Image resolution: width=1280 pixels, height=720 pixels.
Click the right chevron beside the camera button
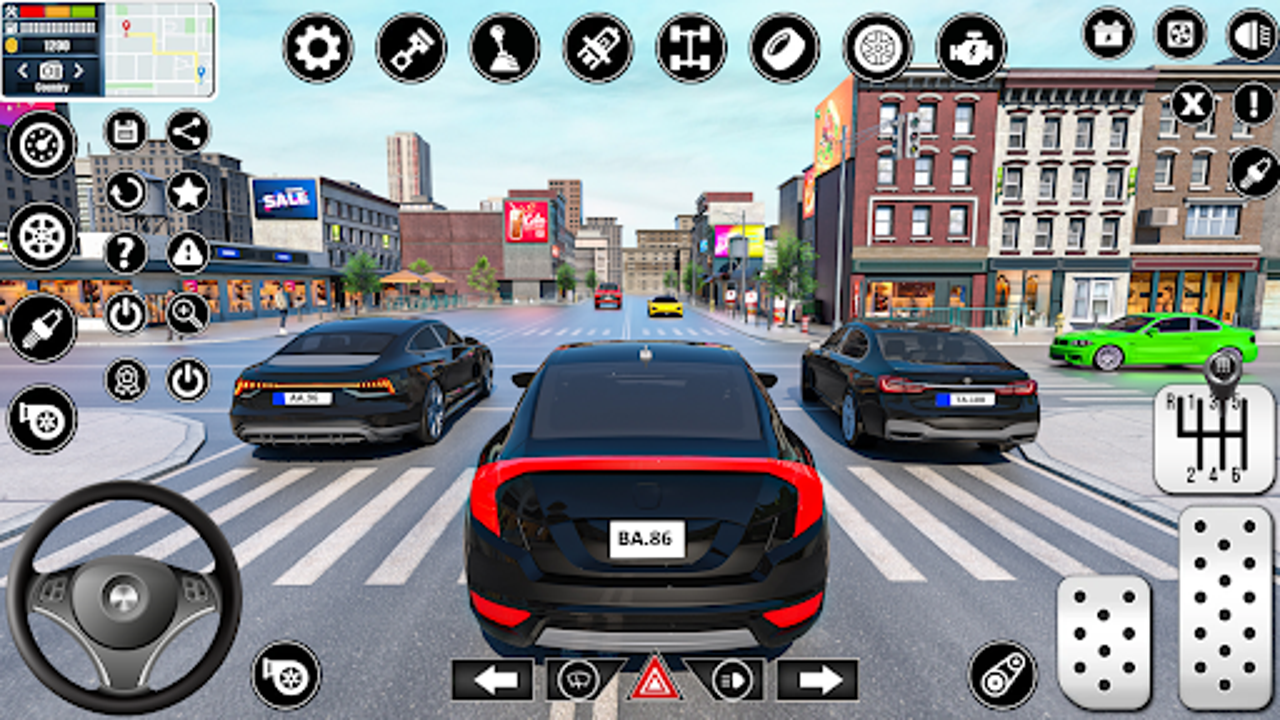tap(78, 72)
